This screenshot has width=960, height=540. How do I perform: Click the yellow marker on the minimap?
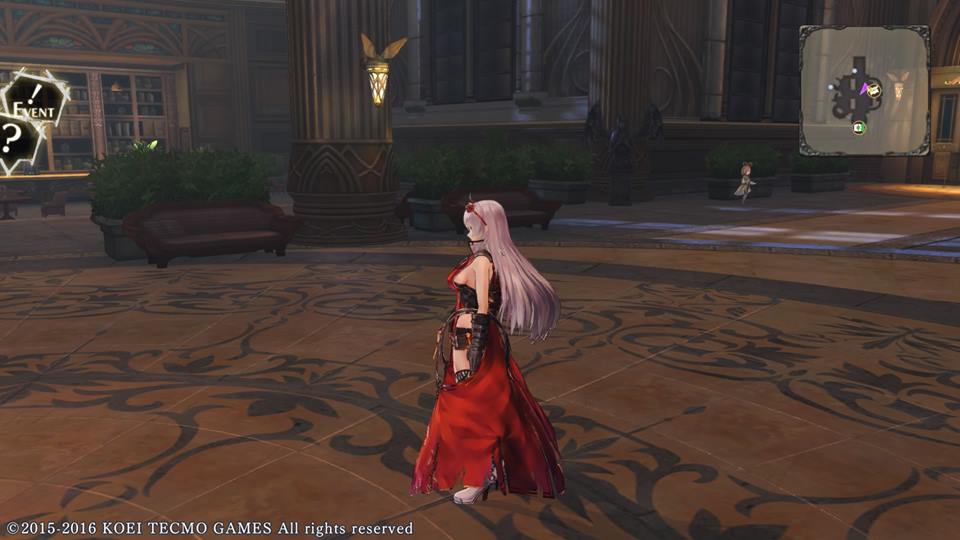click(874, 91)
